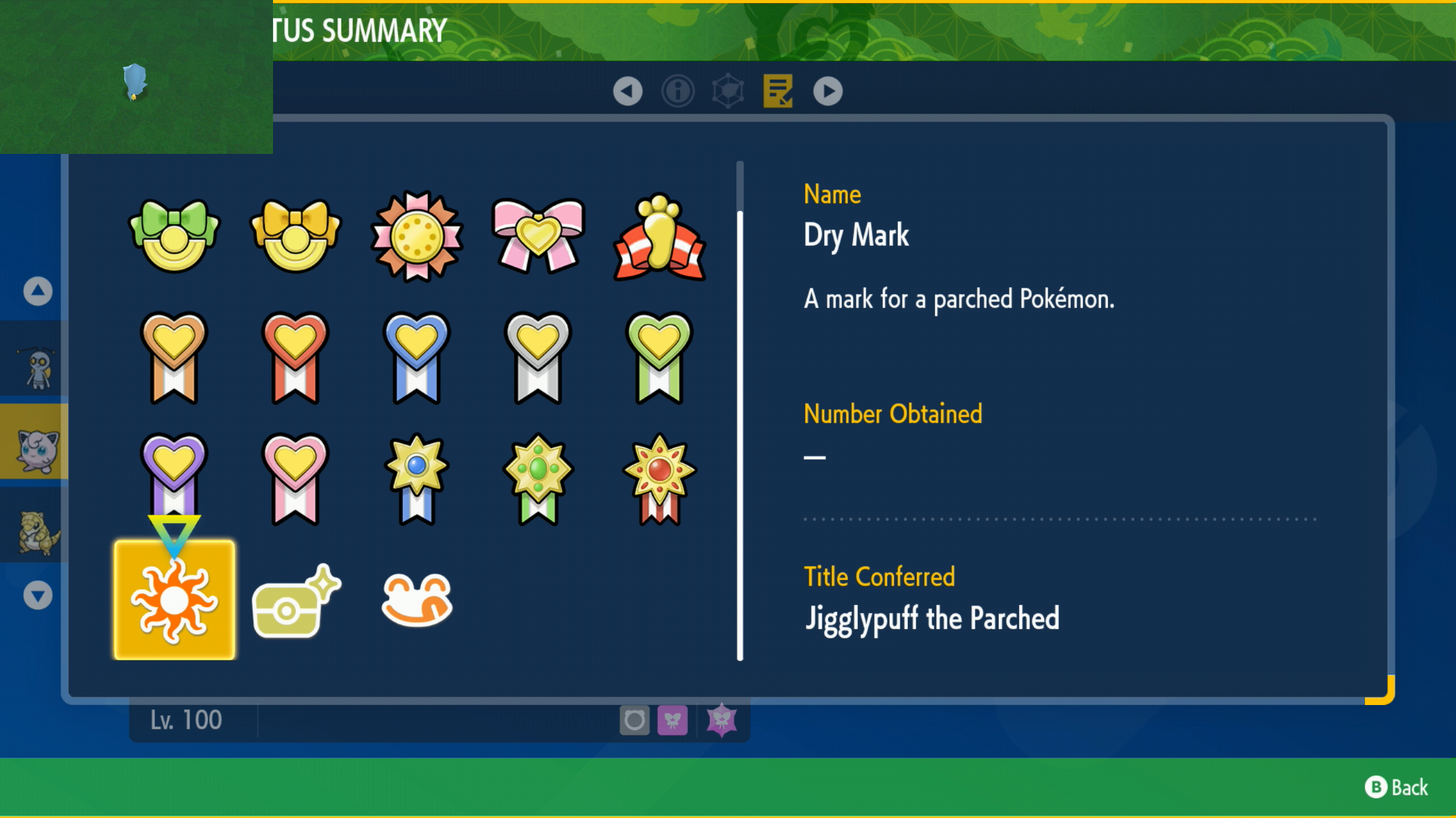Screen dimensions: 1456x818
Task: Go to the next summary page
Action: click(827, 91)
